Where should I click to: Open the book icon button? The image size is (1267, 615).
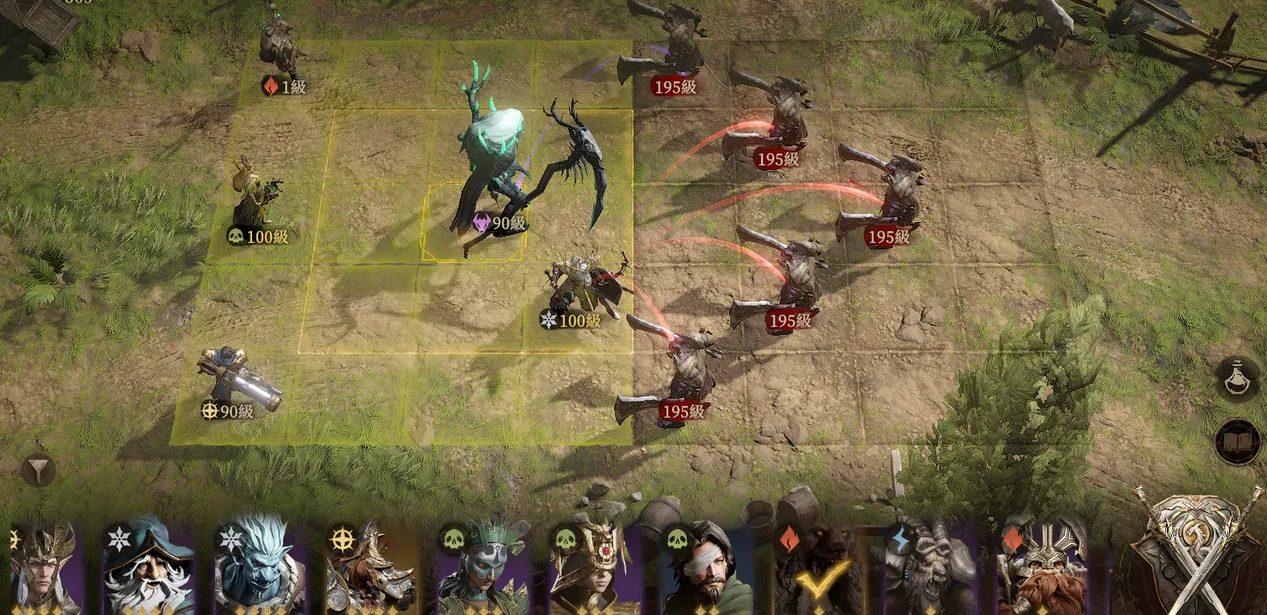click(x=1238, y=442)
